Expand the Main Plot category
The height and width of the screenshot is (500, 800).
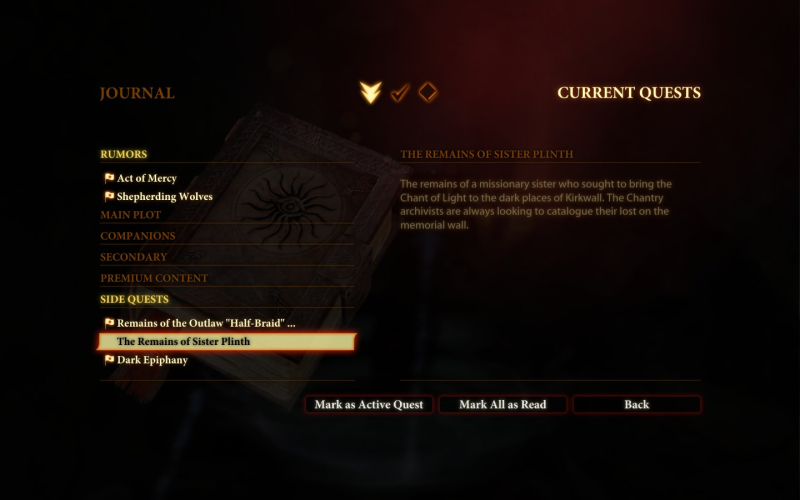[131, 215]
